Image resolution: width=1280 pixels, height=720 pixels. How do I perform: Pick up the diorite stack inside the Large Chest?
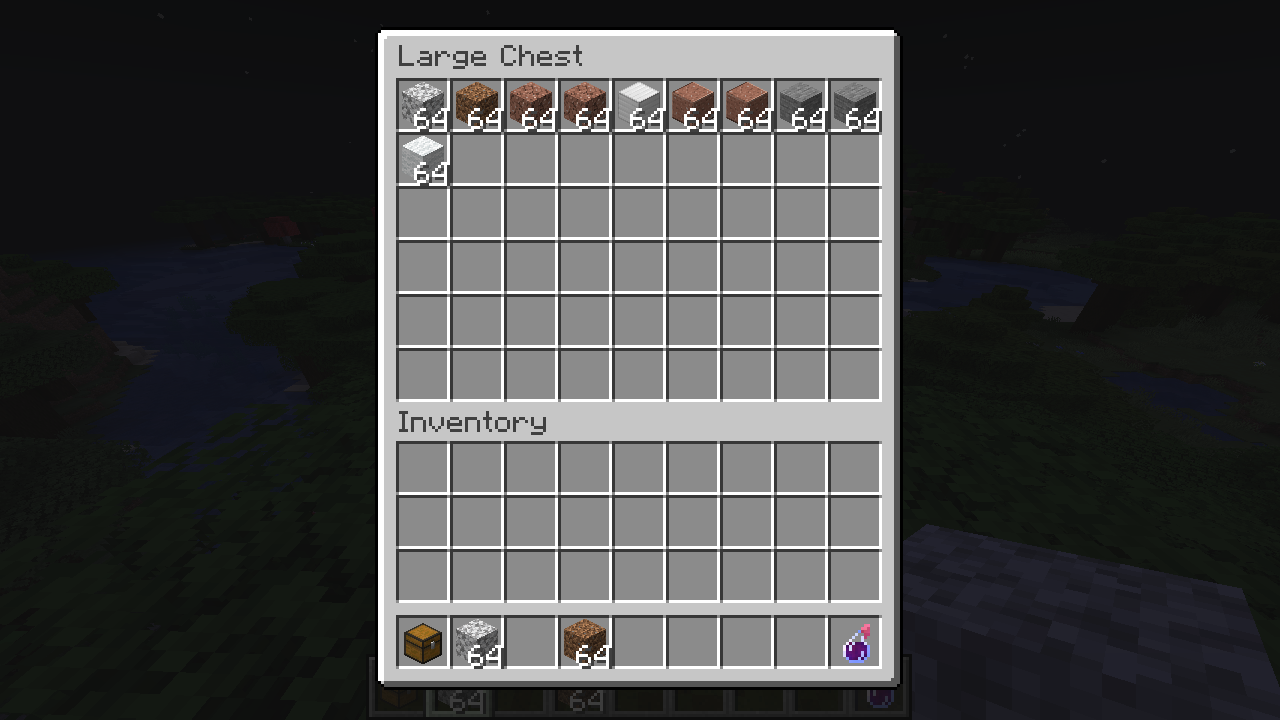[423, 105]
